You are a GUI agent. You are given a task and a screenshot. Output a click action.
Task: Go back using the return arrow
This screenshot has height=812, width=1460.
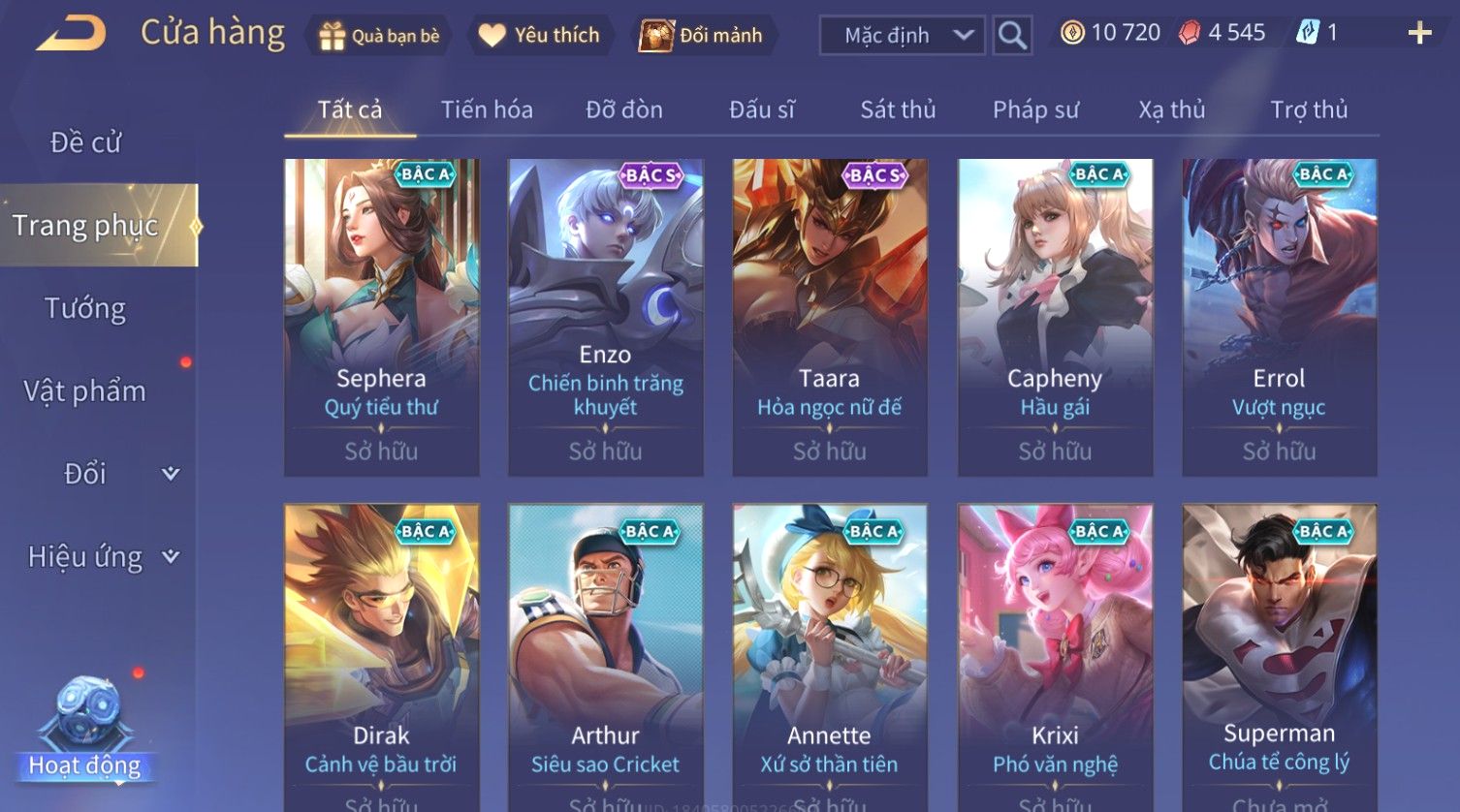tap(71, 34)
